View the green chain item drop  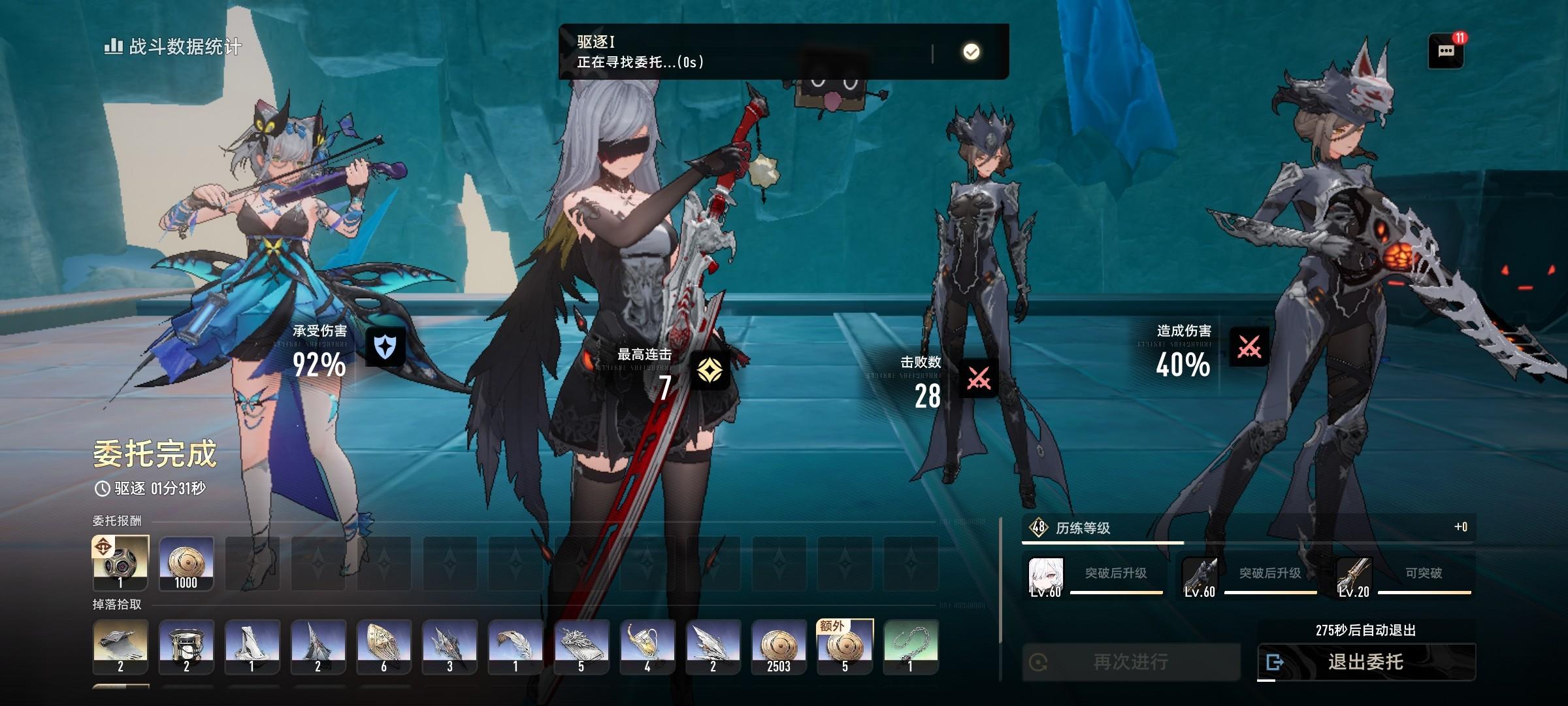click(x=911, y=647)
